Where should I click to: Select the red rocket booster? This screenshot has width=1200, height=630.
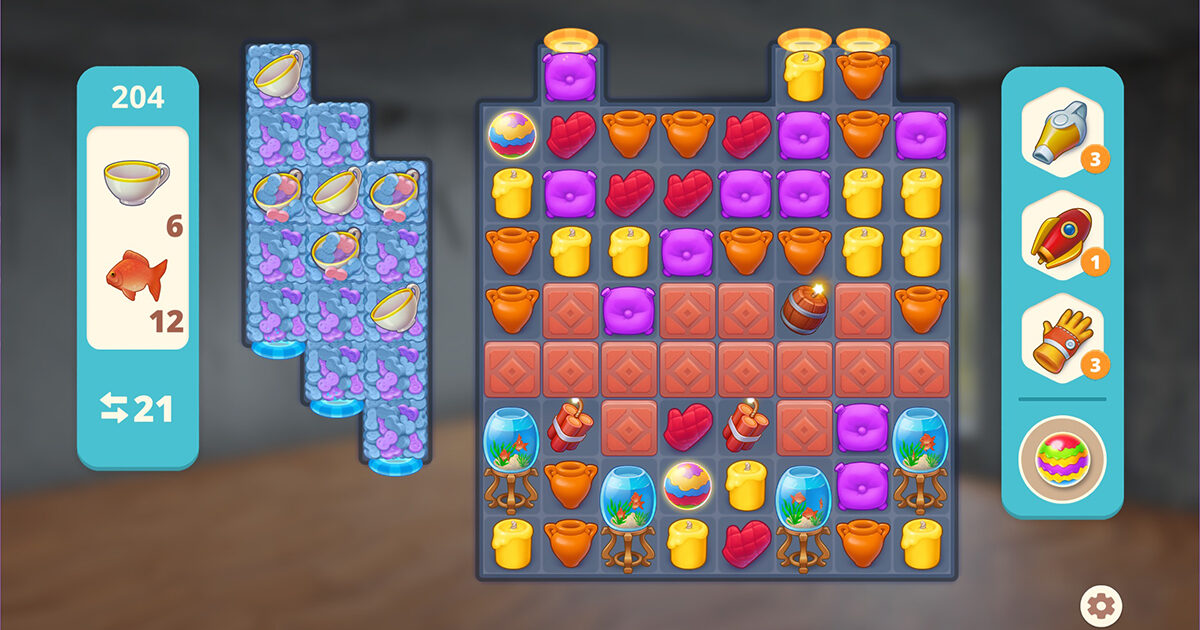click(x=1062, y=237)
